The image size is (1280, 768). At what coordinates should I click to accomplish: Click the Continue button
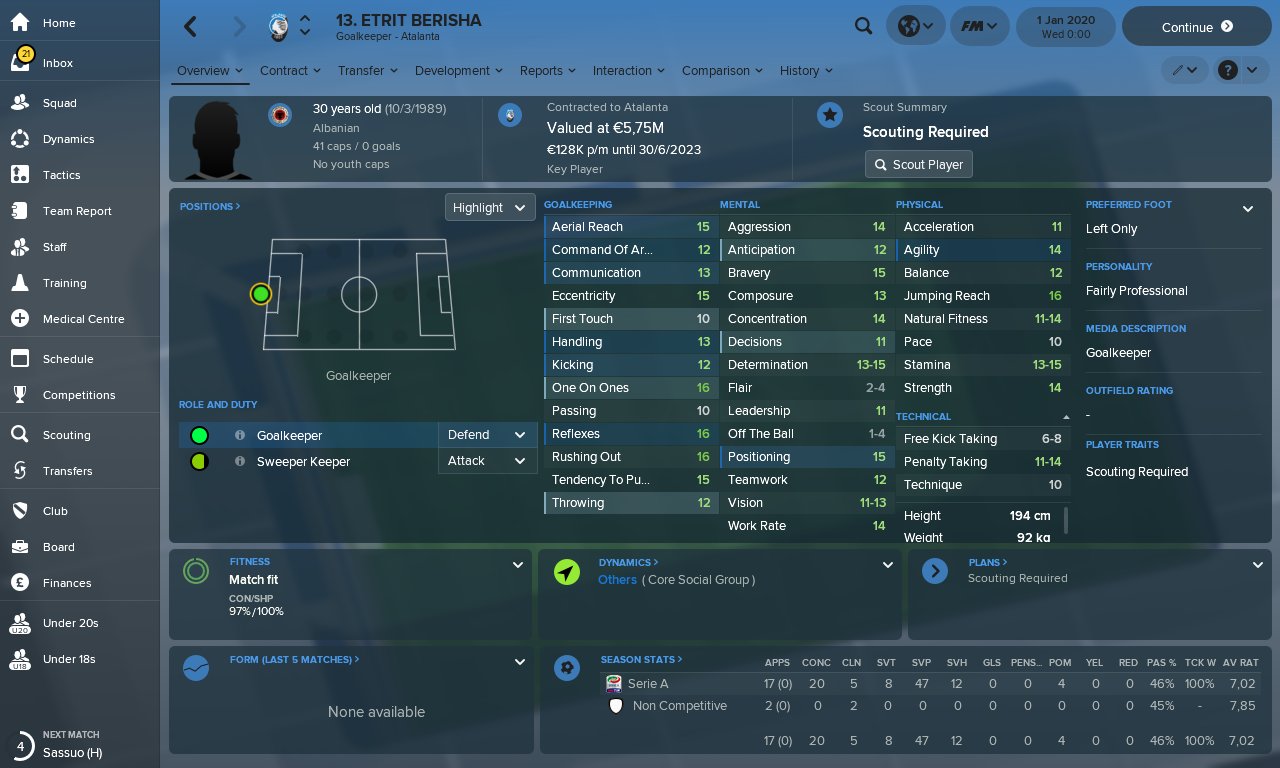[x=1198, y=27]
